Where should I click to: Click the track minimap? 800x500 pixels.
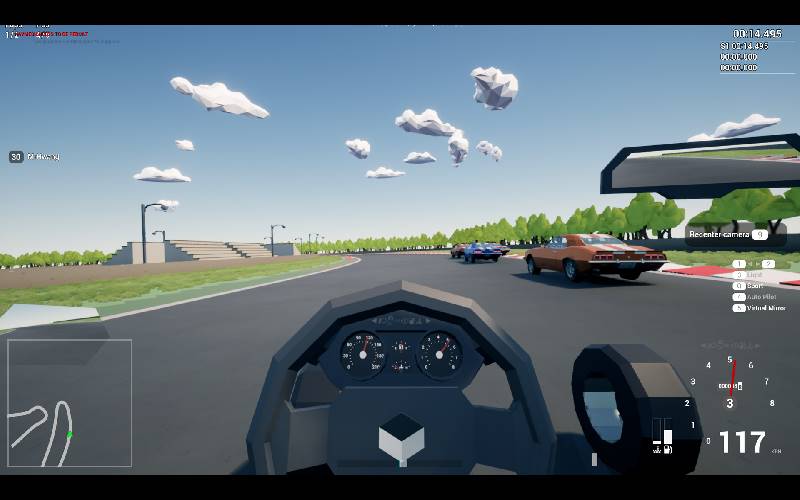click(x=69, y=403)
